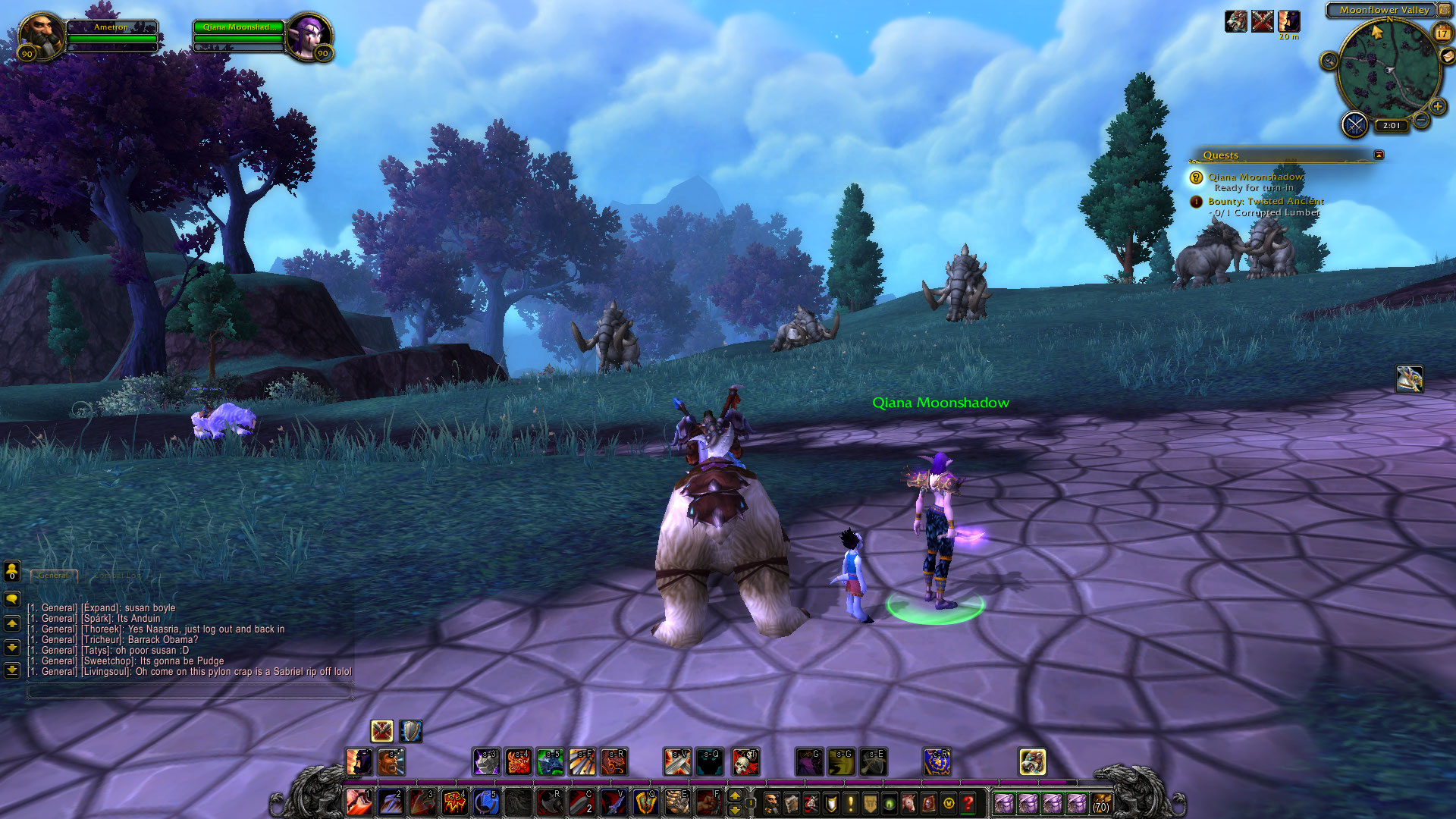Click the chat input box
The image size is (1456, 819).
pos(190,691)
